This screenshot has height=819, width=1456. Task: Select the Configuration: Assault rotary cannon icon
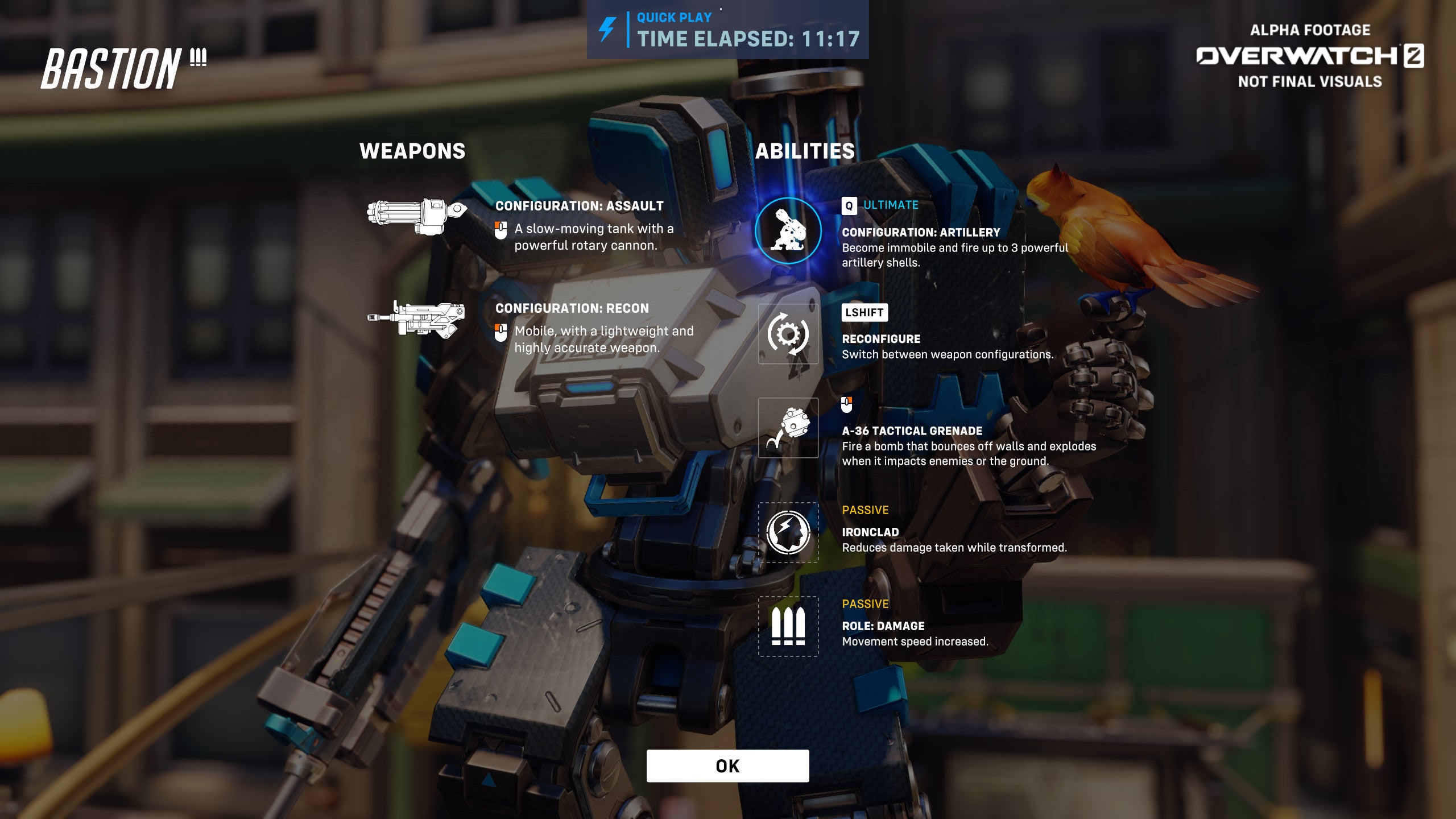coord(417,216)
